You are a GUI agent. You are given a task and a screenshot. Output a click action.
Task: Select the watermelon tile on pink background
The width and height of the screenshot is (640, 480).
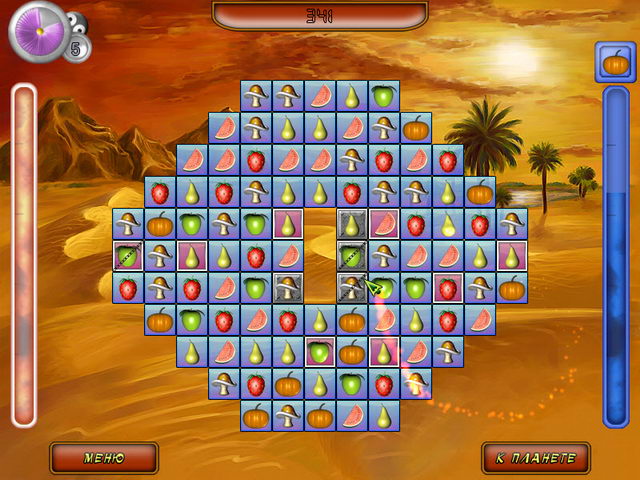pyautogui.click(x=383, y=223)
